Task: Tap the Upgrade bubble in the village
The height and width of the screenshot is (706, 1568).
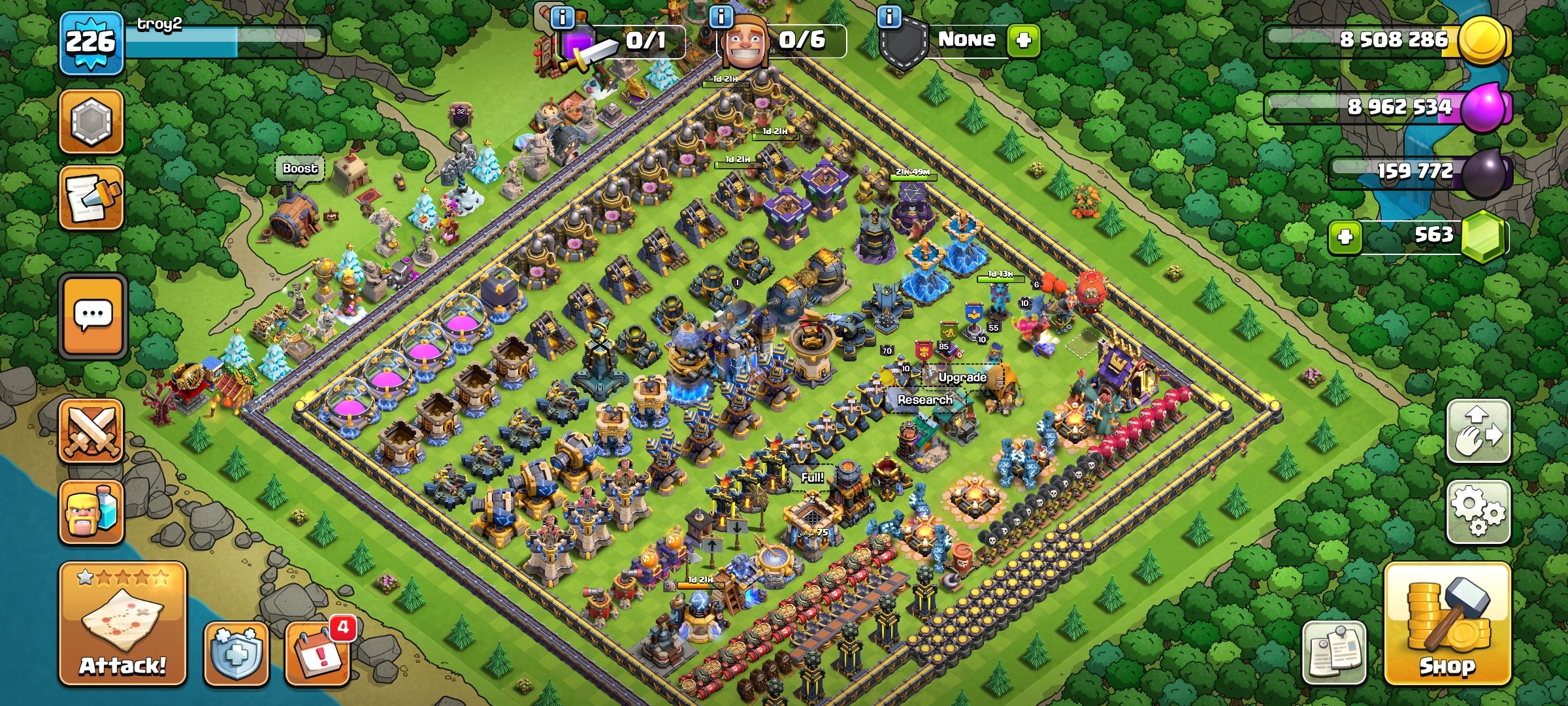Action: [x=962, y=377]
